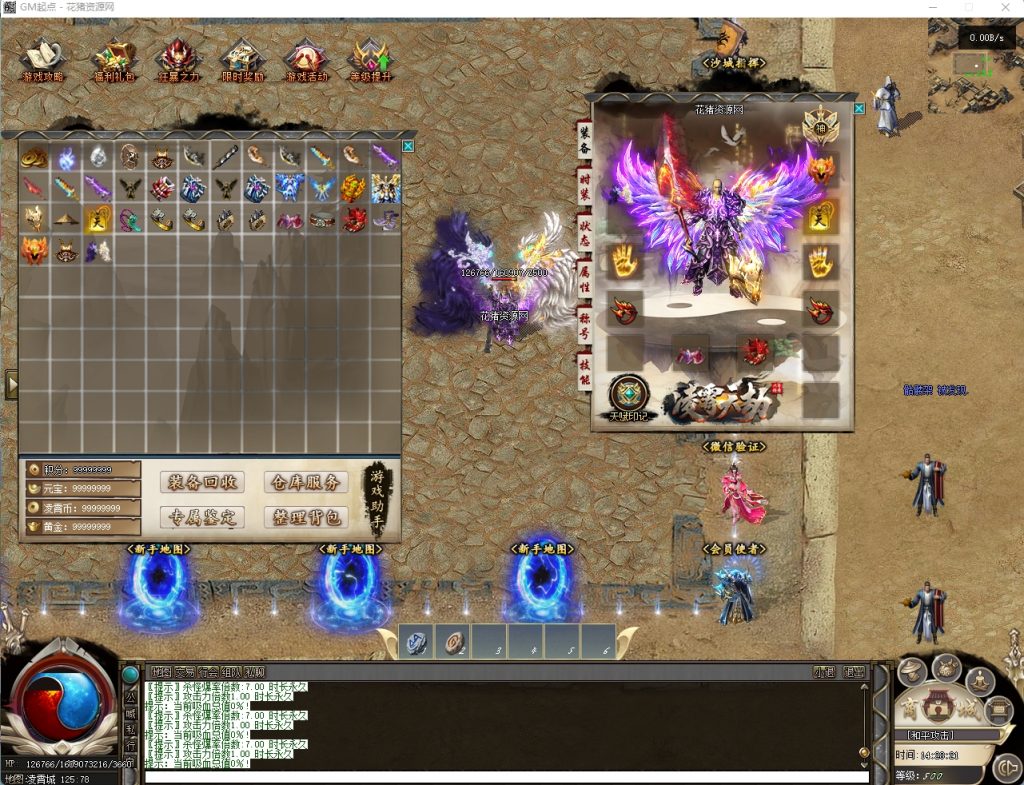Click the 专属鉴定 appraisal button
The image size is (1024, 785).
[201, 517]
